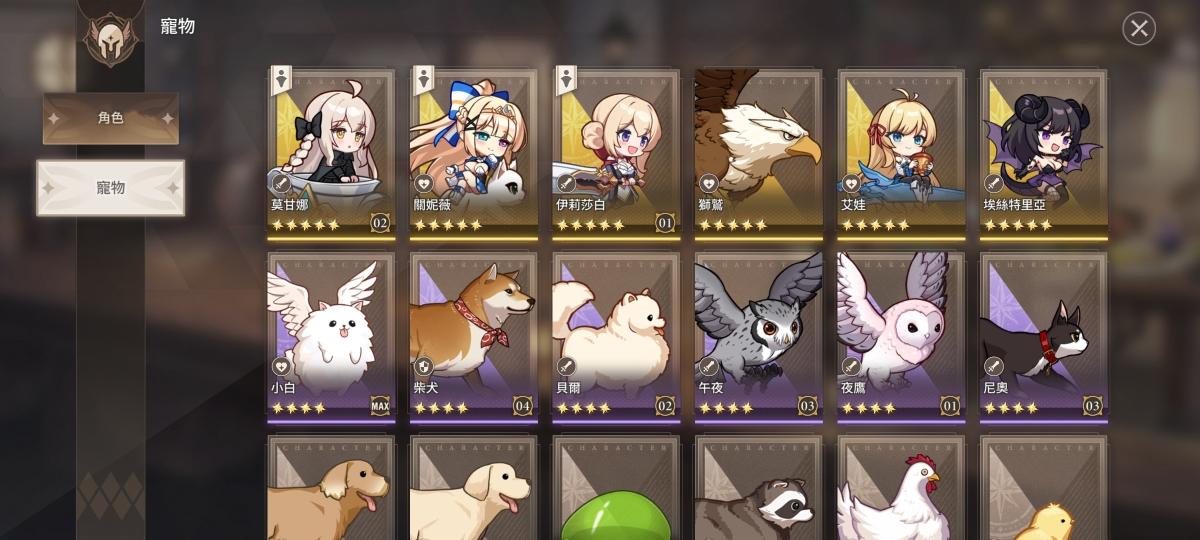This screenshot has width=1200, height=540.
Task: Select the 小白 winged dog card
Action: coord(331,335)
